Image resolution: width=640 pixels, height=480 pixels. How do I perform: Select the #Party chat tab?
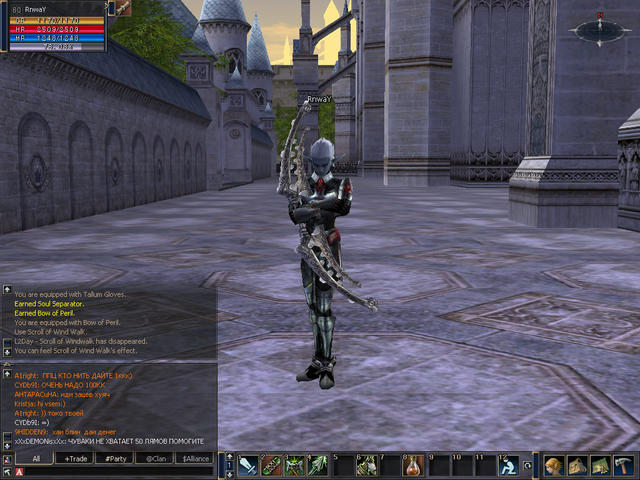116,458
